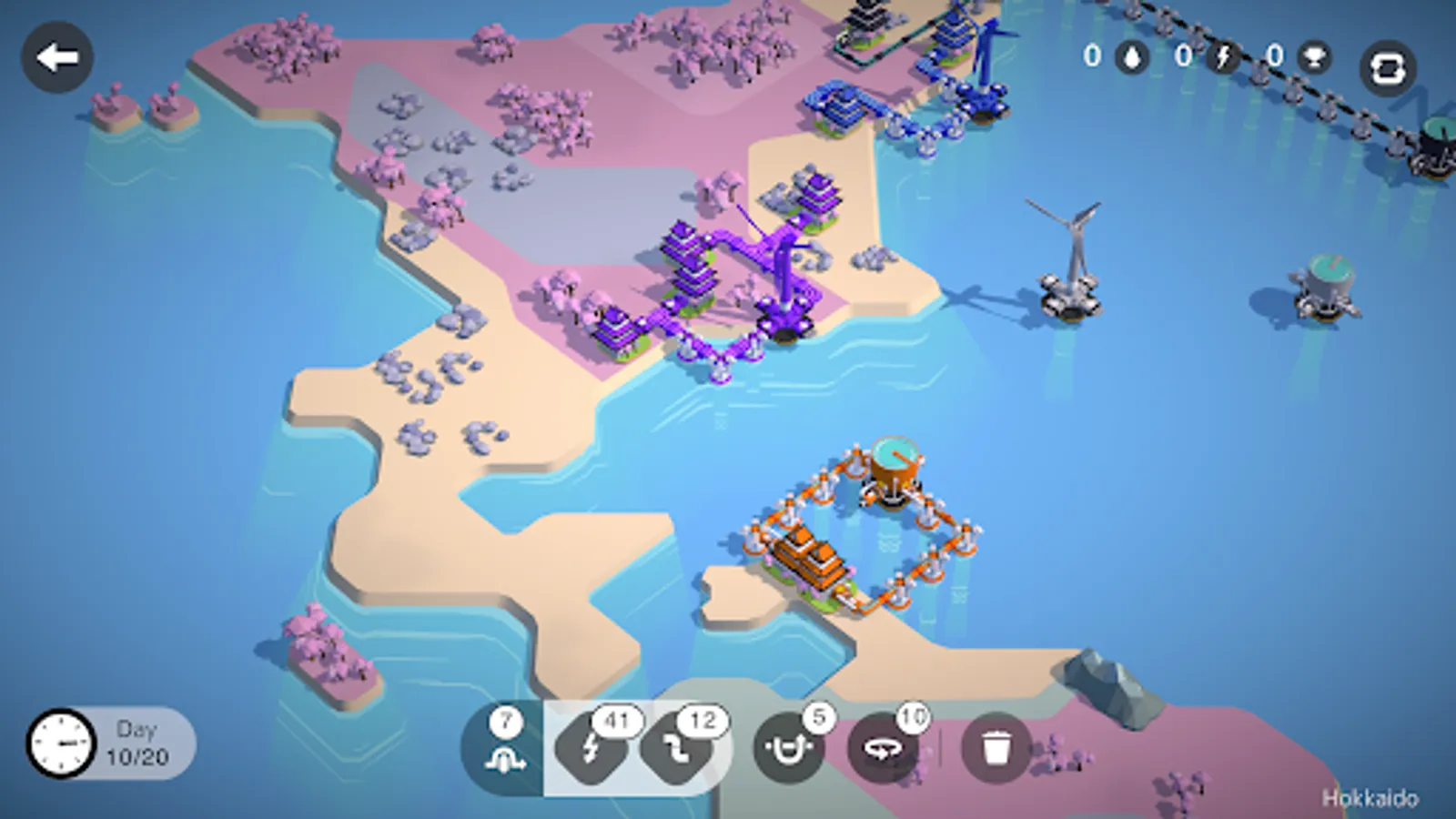Select the connector tool with count 5
The image size is (1456, 819).
pos(788,748)
